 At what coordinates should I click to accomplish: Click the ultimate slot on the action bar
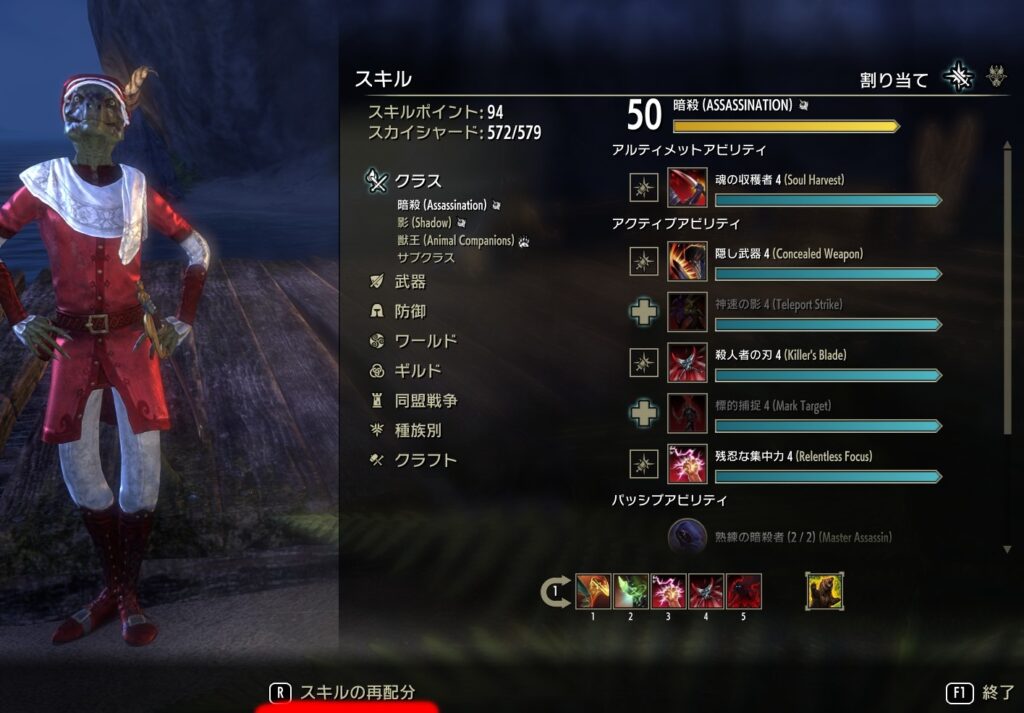(825, 591)
